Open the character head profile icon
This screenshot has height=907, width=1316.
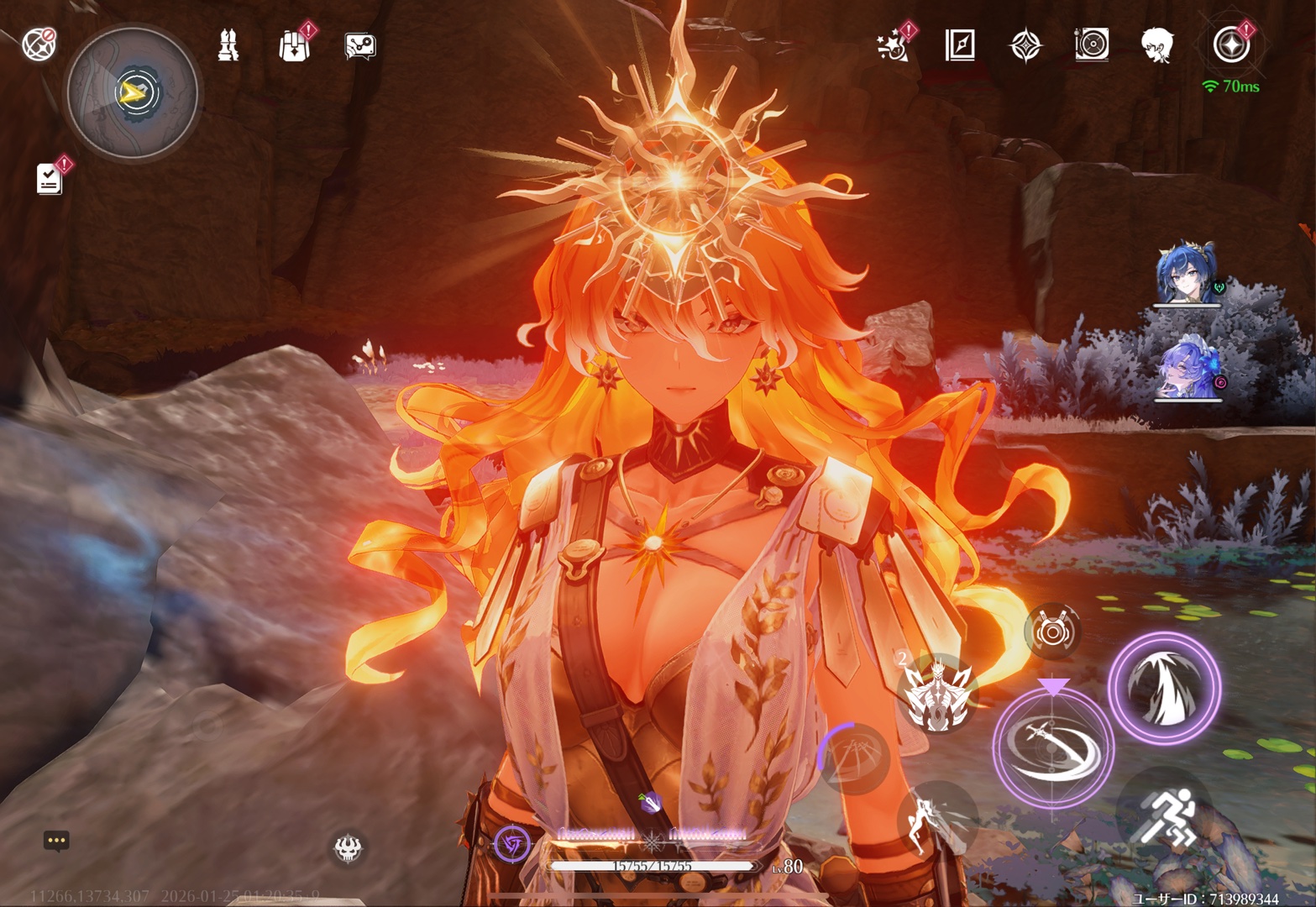(x=1157, y=45)
